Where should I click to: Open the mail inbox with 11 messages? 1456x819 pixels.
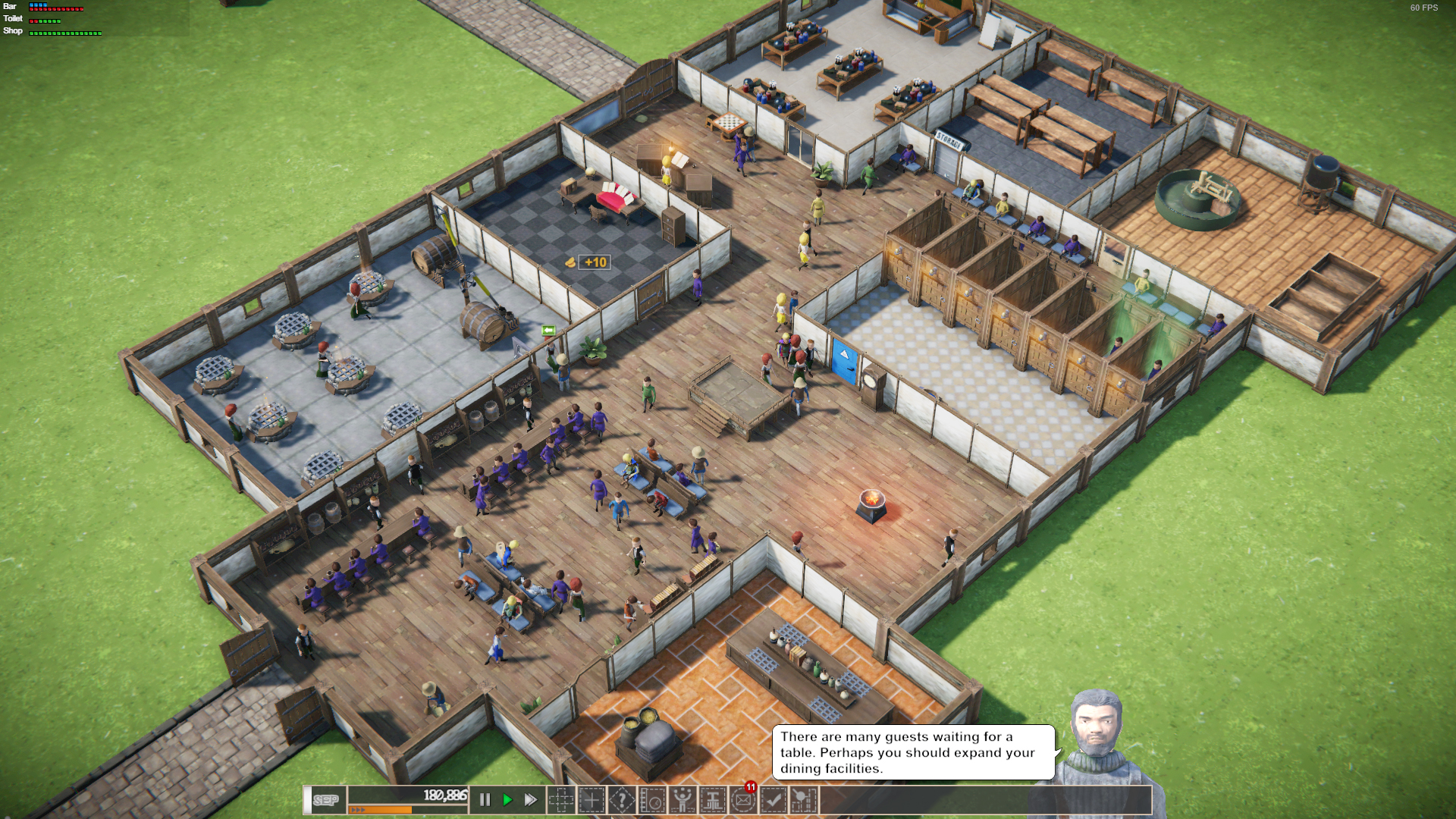click(x=743, y=799)
